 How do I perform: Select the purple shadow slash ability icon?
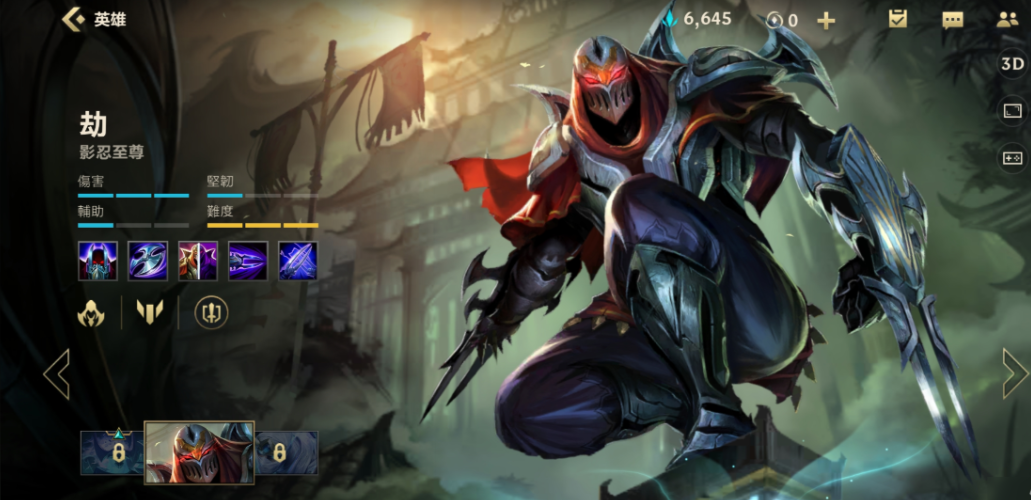tap(248, 261)
